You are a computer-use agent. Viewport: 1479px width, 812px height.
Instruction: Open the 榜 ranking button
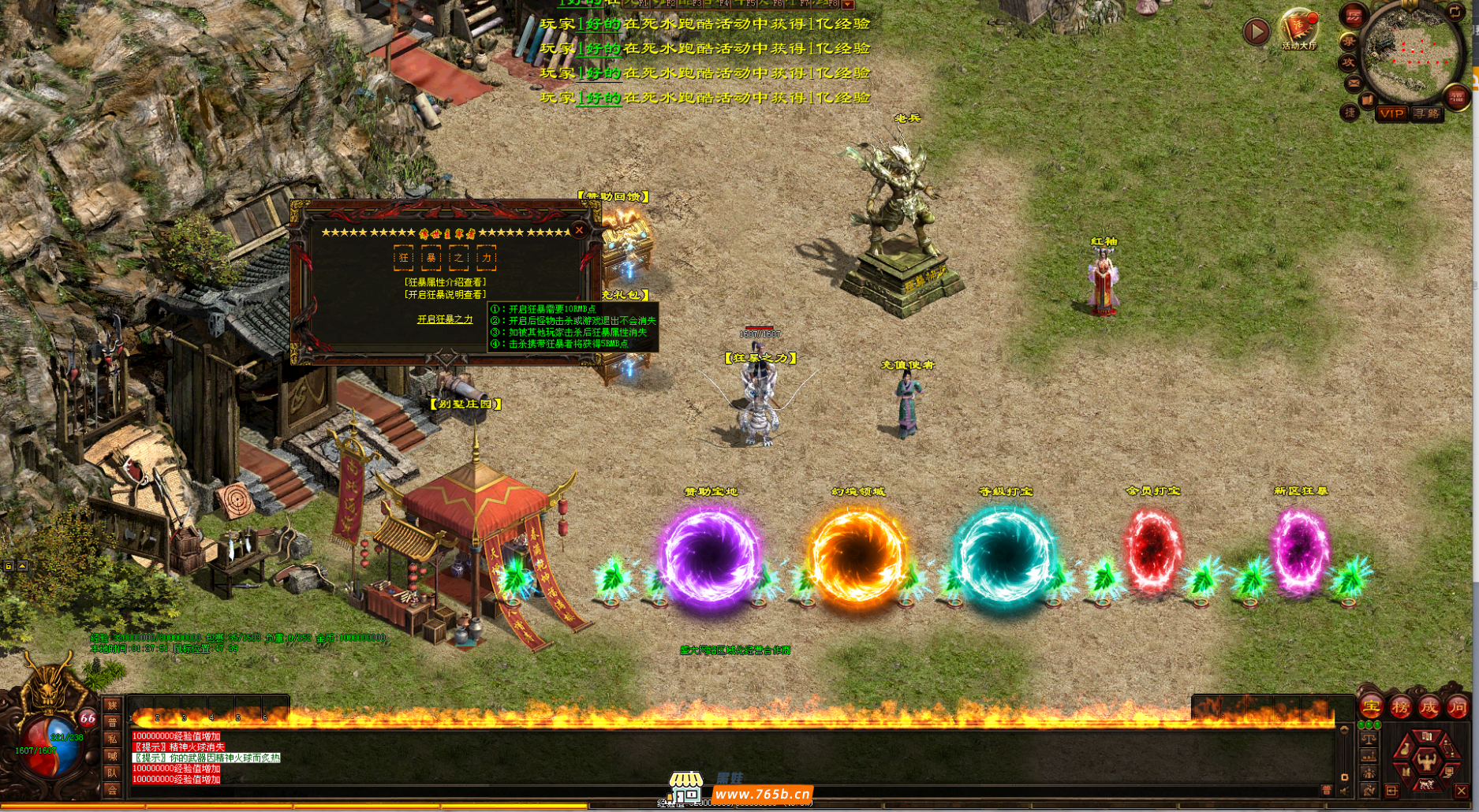tap(1400, 707)
